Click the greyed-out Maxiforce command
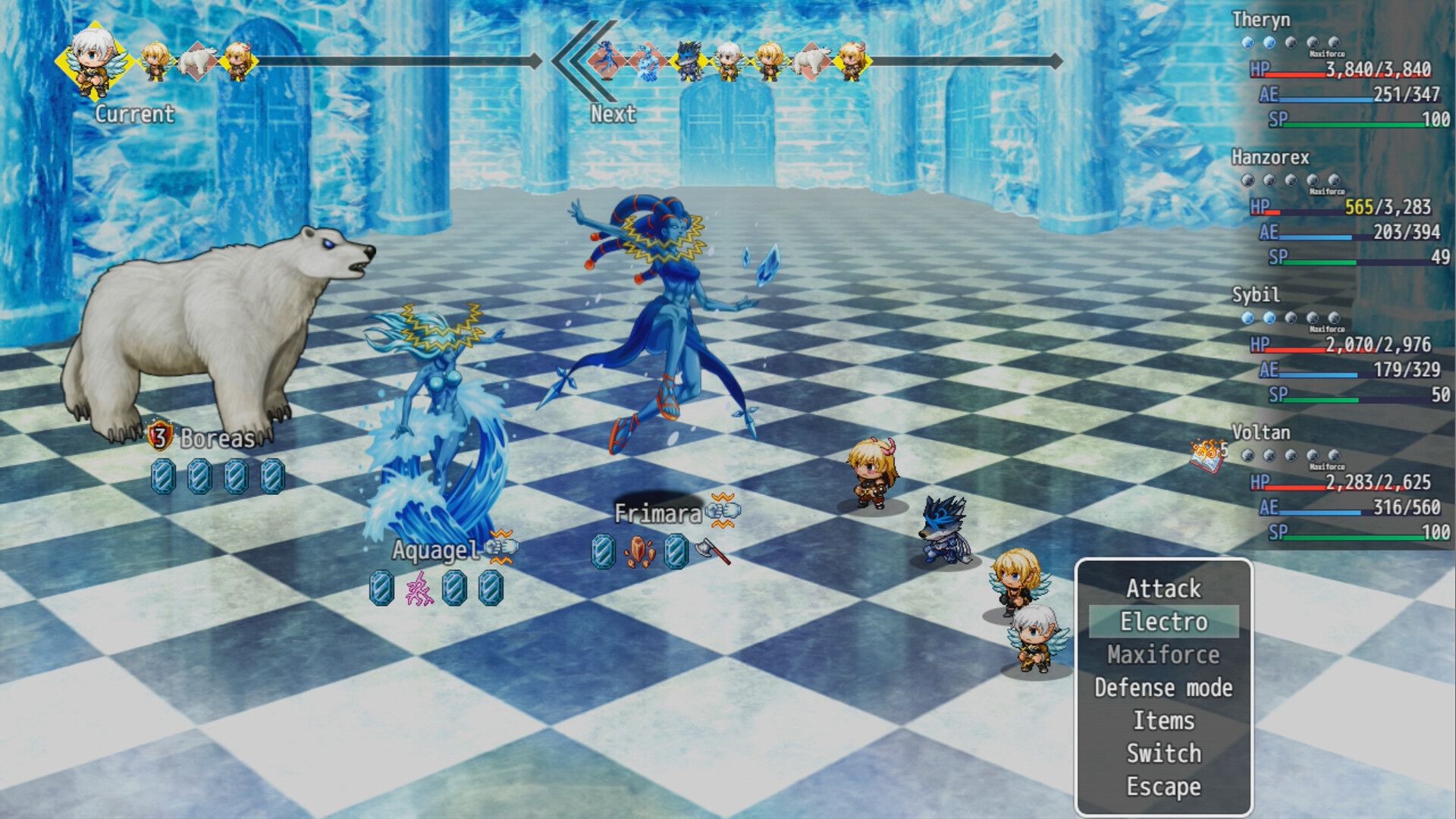 pyautogui.click(x=1163, y=654)
